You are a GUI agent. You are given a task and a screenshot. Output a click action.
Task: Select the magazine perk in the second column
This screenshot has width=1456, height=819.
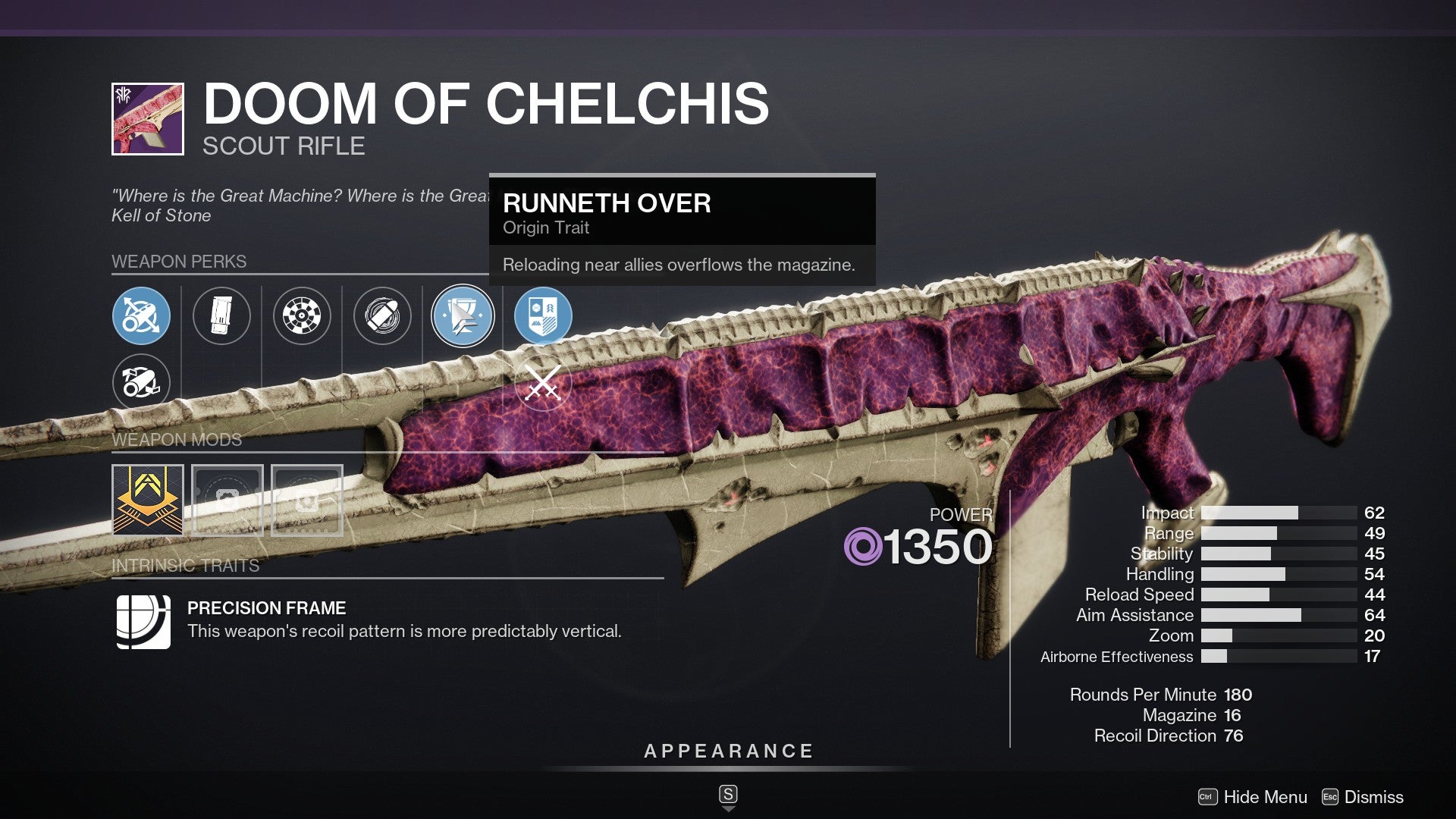(x=222, y=317)
